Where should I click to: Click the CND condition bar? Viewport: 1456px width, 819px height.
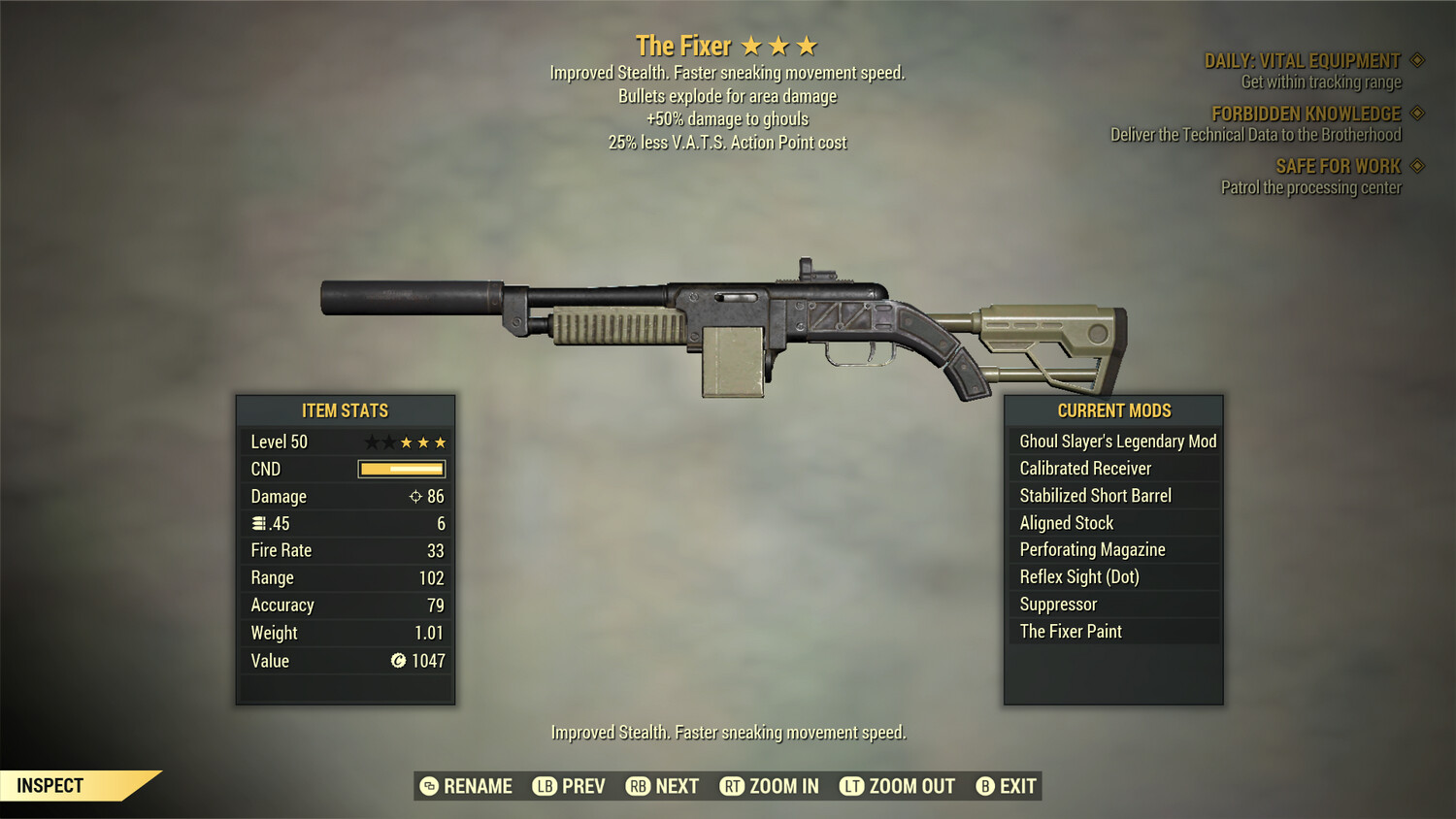(x=400, y=469)
